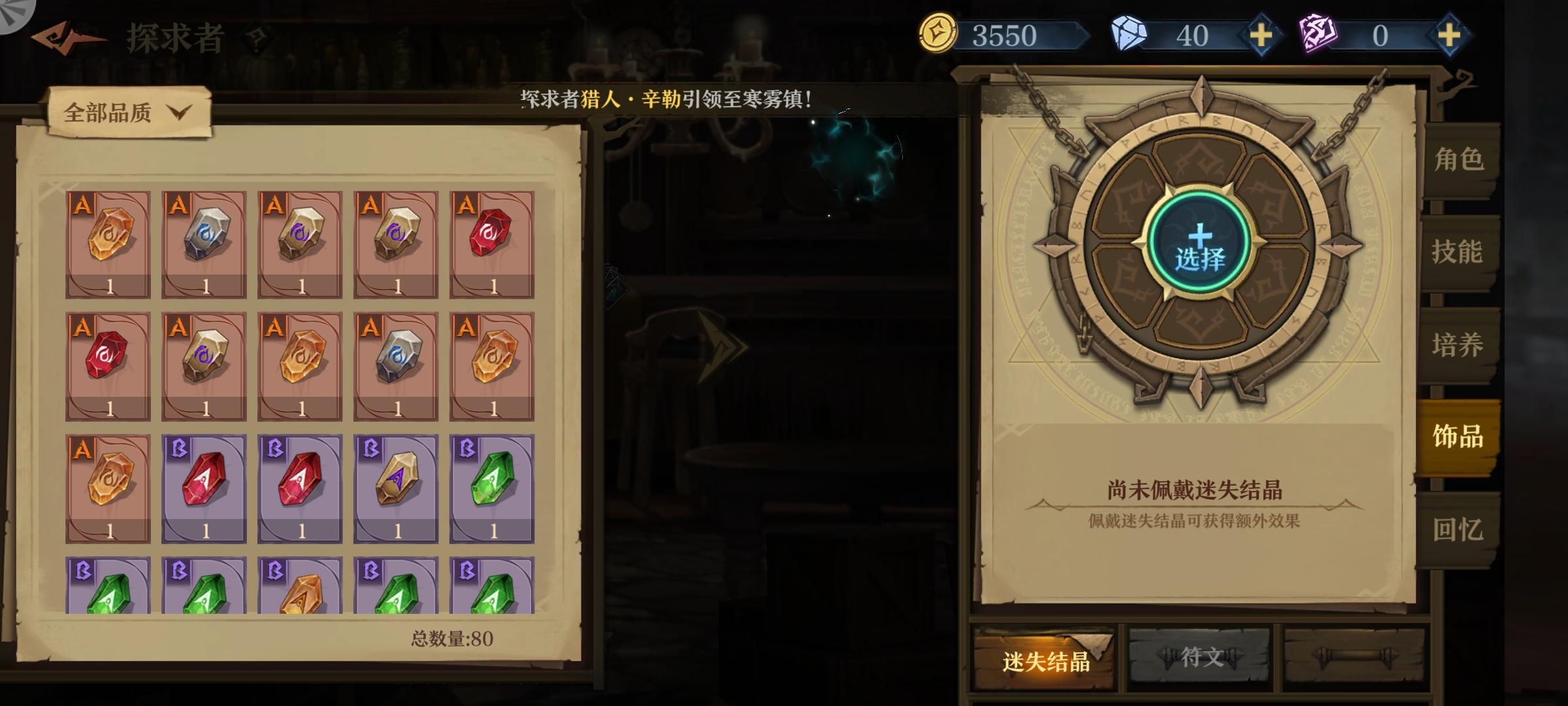Screen dimensions: 1568x706
Task: Select the orange A-rank crystal in first slot
Action: click(108, 242)
